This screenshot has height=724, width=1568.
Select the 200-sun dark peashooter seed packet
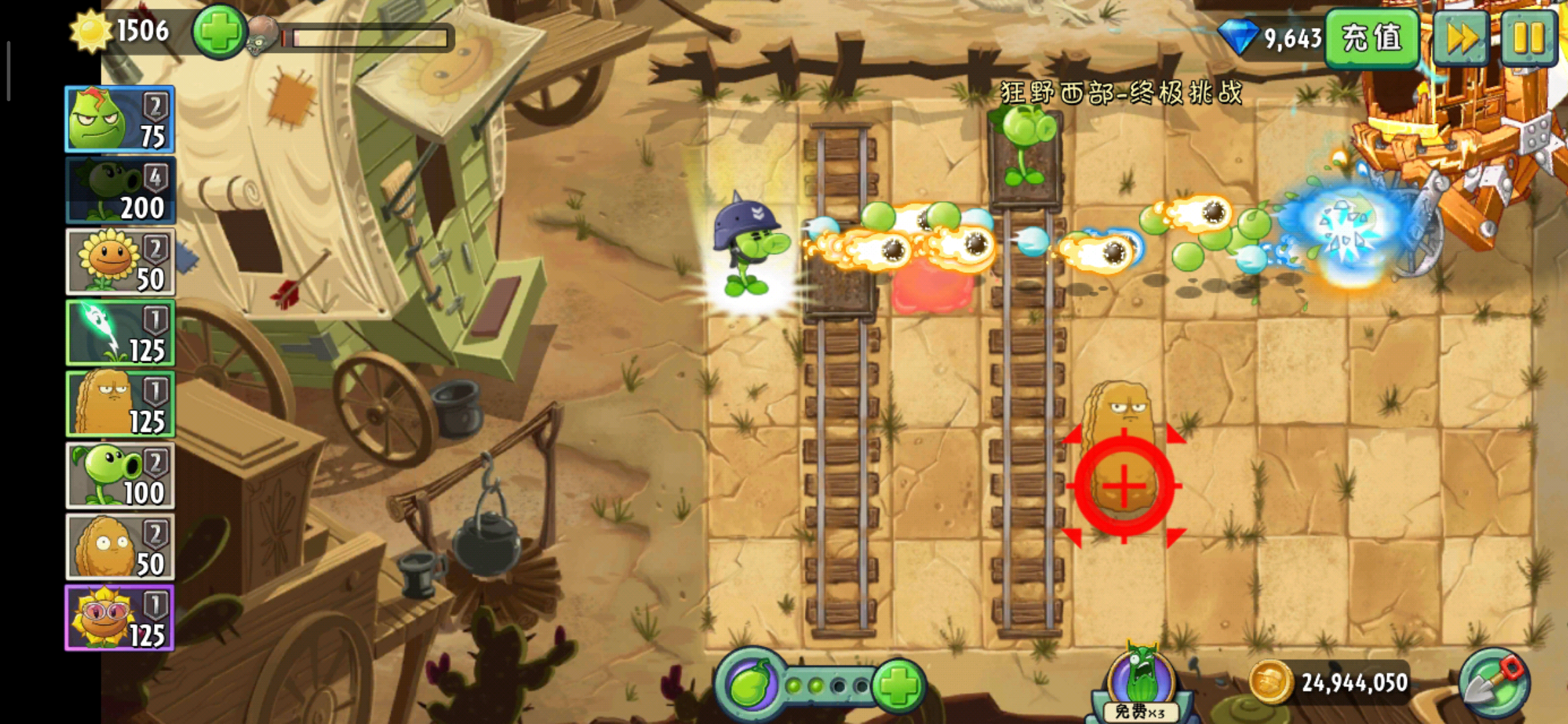(x=120, y=190)
